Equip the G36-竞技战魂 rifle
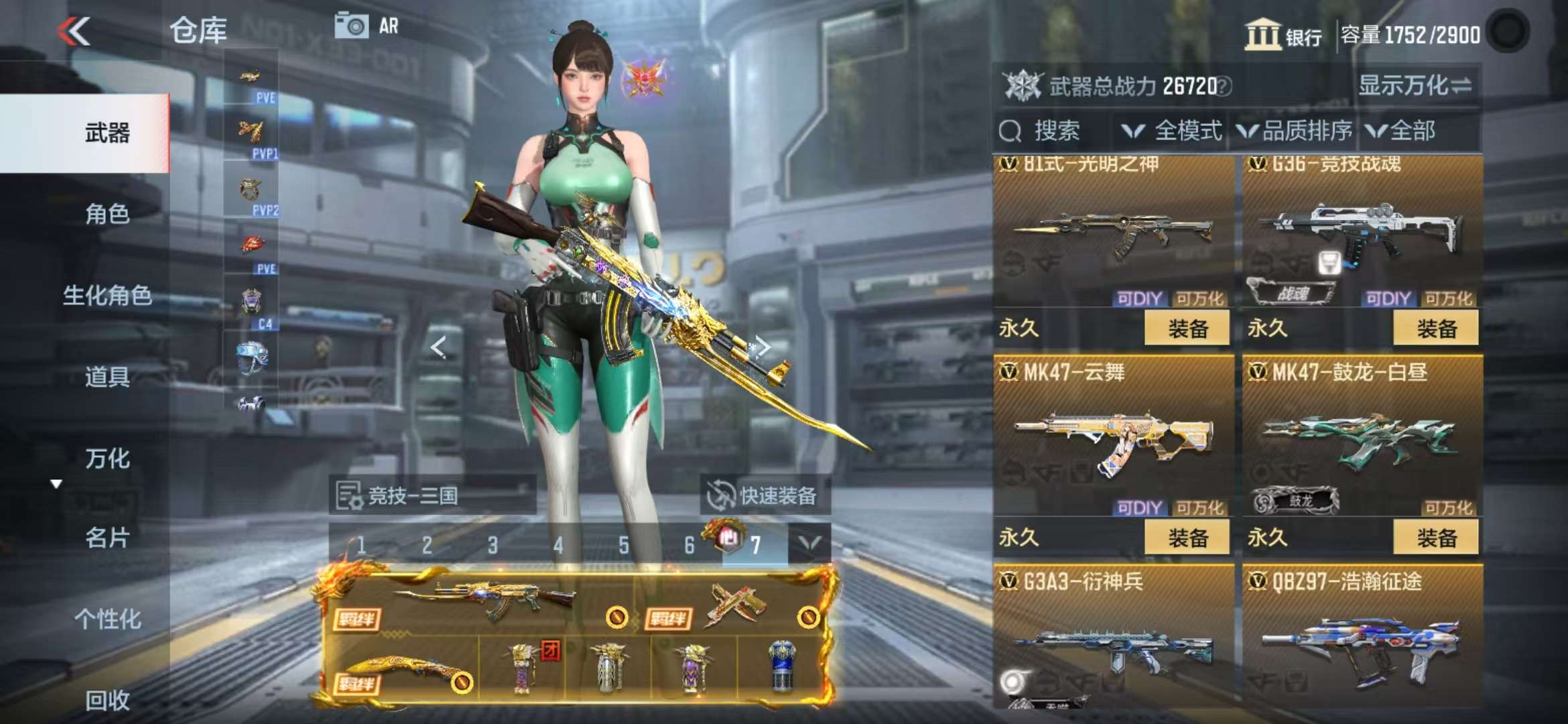 pos(1435,328)
